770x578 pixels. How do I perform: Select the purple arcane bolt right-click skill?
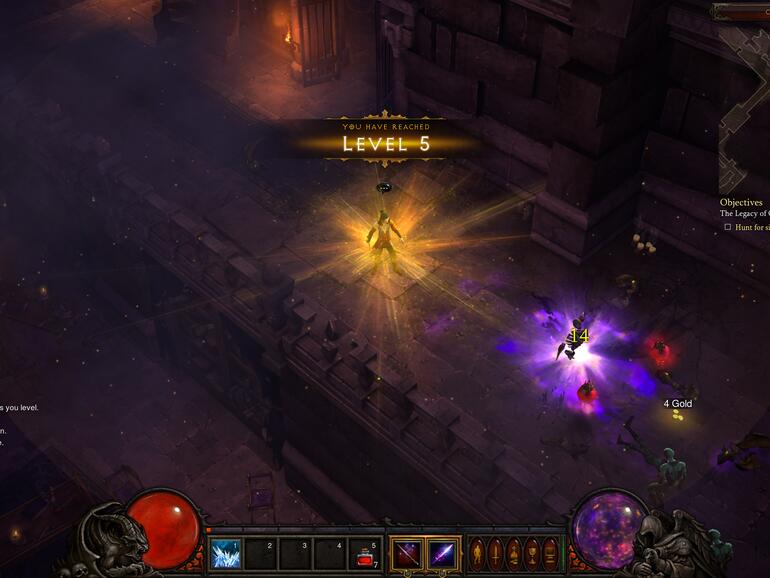tap(443, 554)
